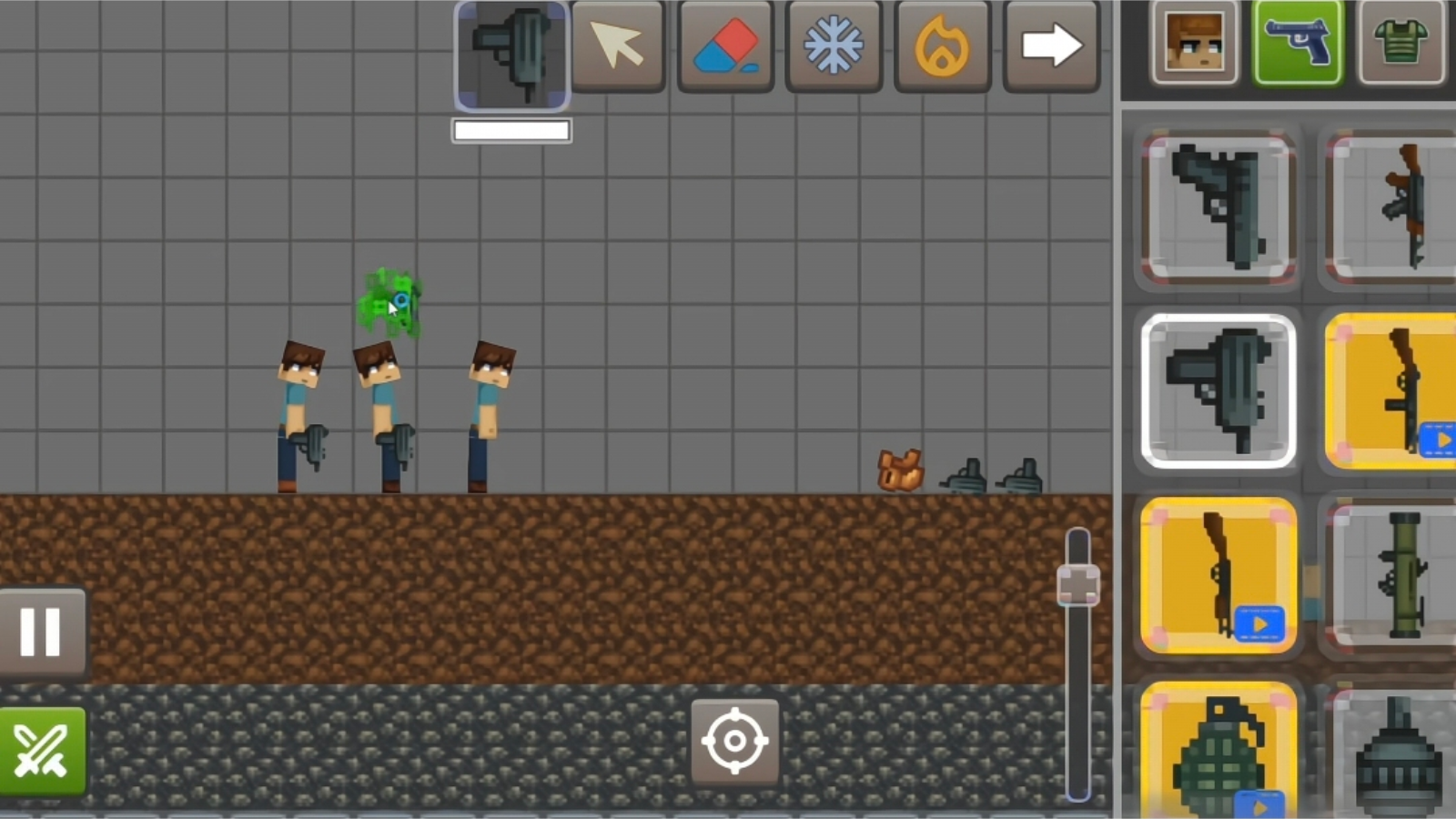Switch to the weapons category tab
This screenshot has width=1456, height=819.
(1299, 42)
